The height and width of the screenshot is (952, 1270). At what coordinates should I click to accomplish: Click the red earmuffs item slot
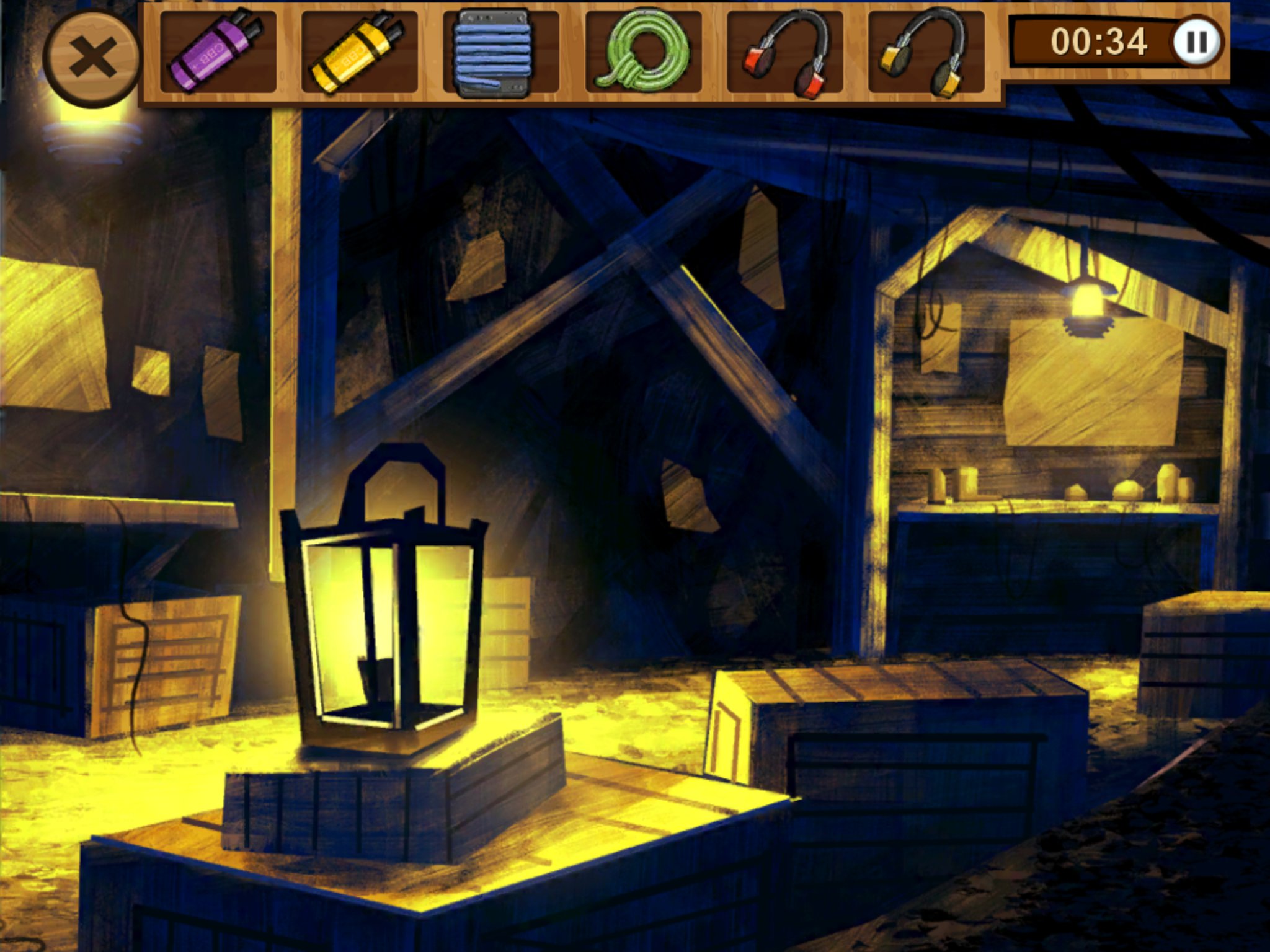click(x=784, y=52)
